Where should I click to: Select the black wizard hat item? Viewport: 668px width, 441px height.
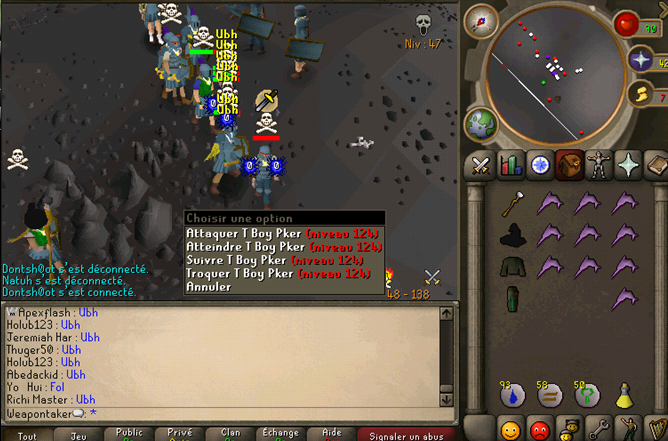(513, 236)
